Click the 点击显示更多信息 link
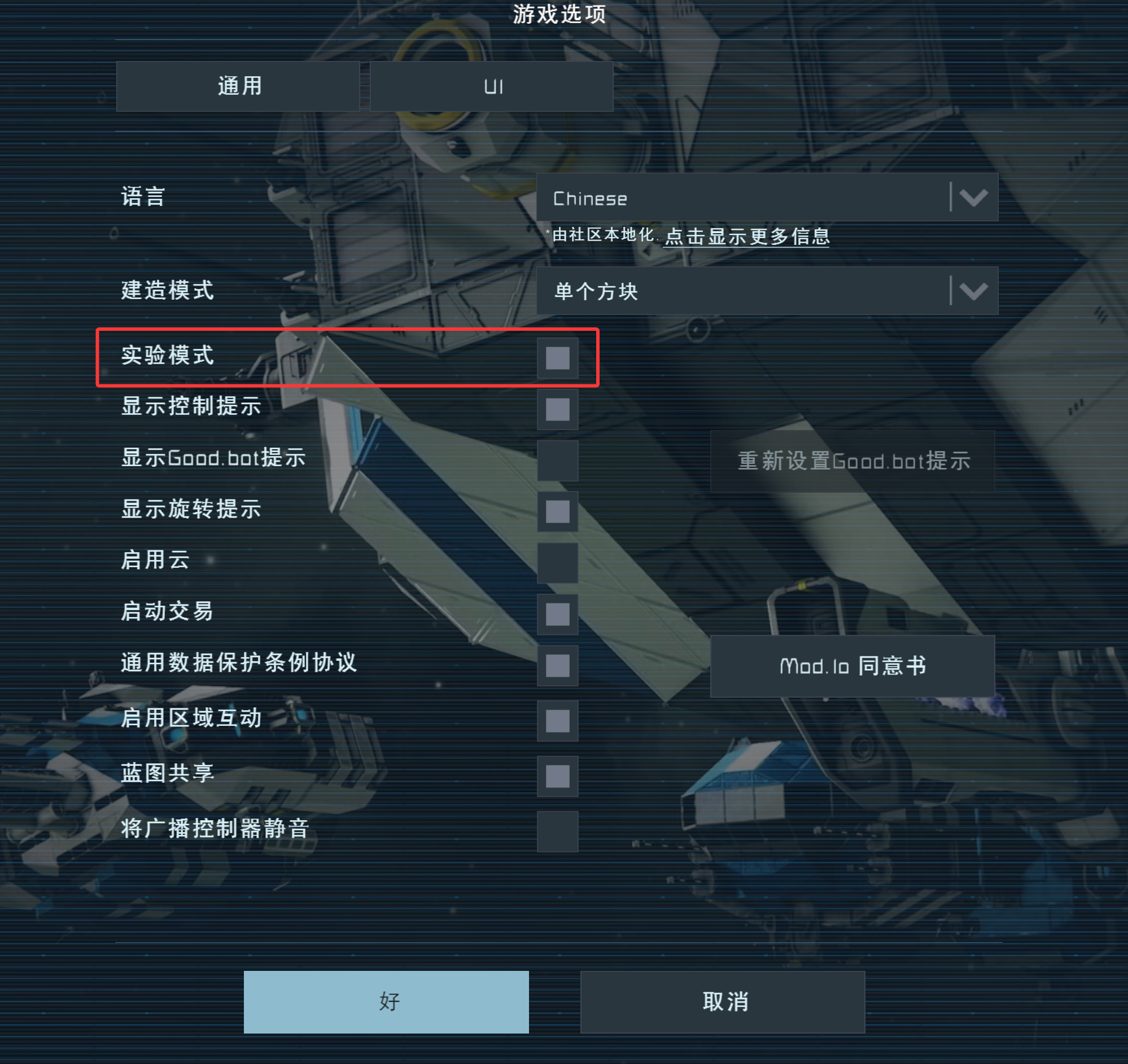Image resolution: width=1128 pixels, height=1064 pixels. coord(746,238)
